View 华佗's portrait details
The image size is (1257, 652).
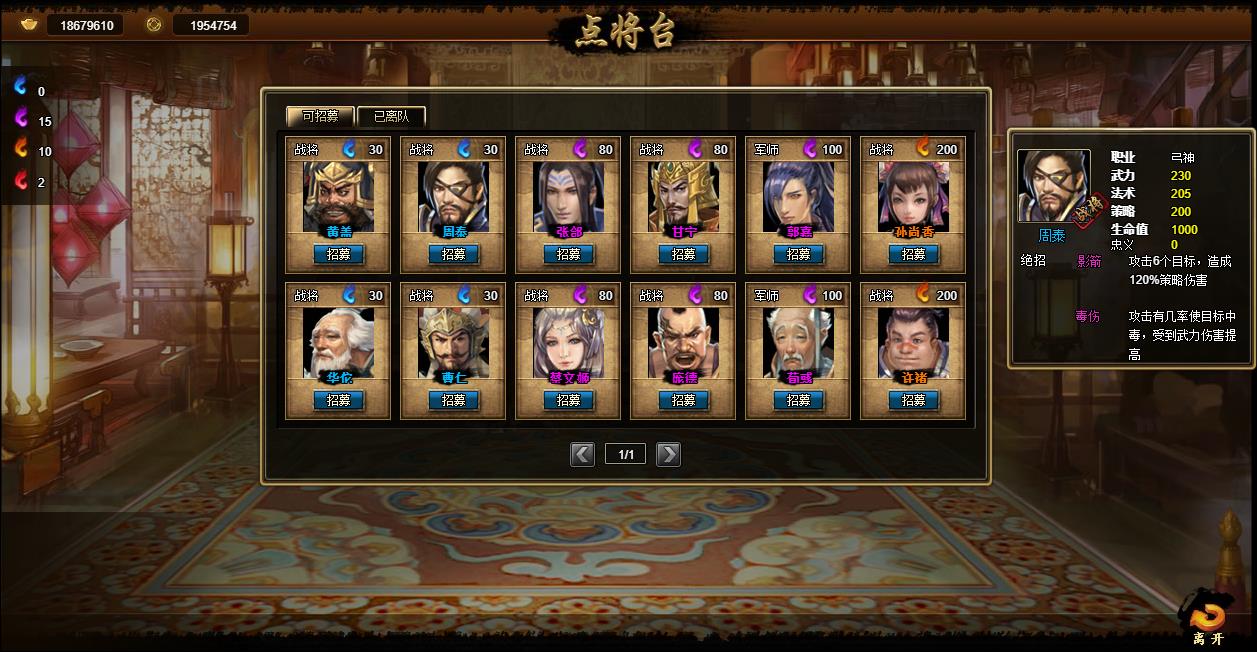pos(338,342)
